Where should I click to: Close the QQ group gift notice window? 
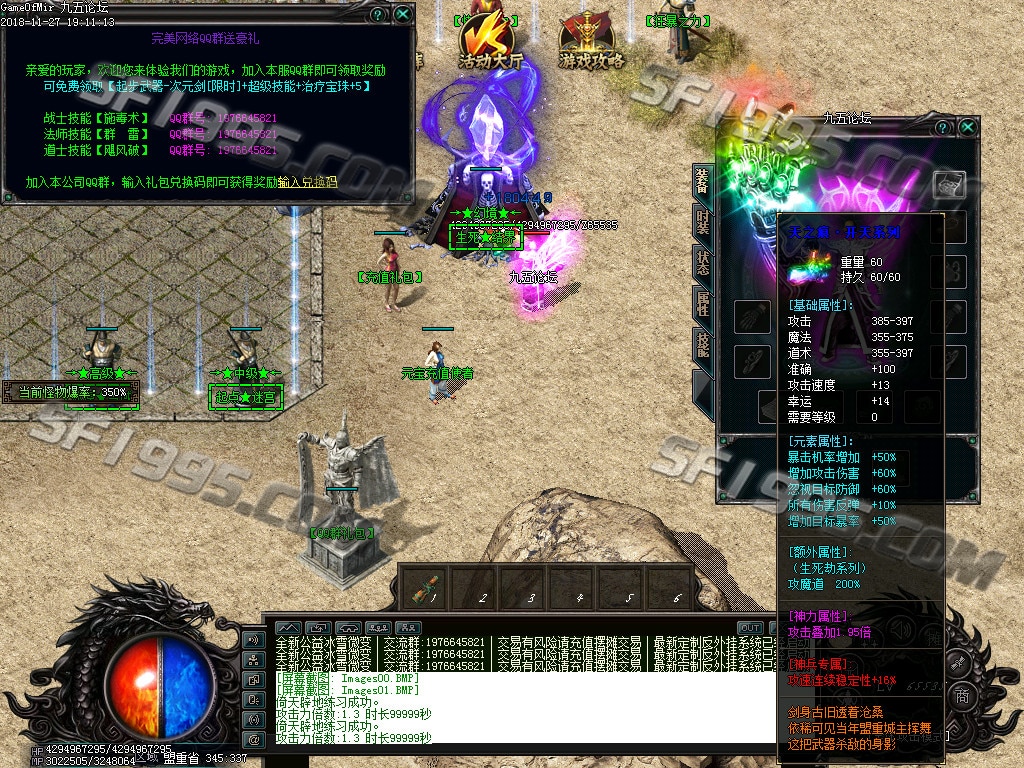pos(402,14)
